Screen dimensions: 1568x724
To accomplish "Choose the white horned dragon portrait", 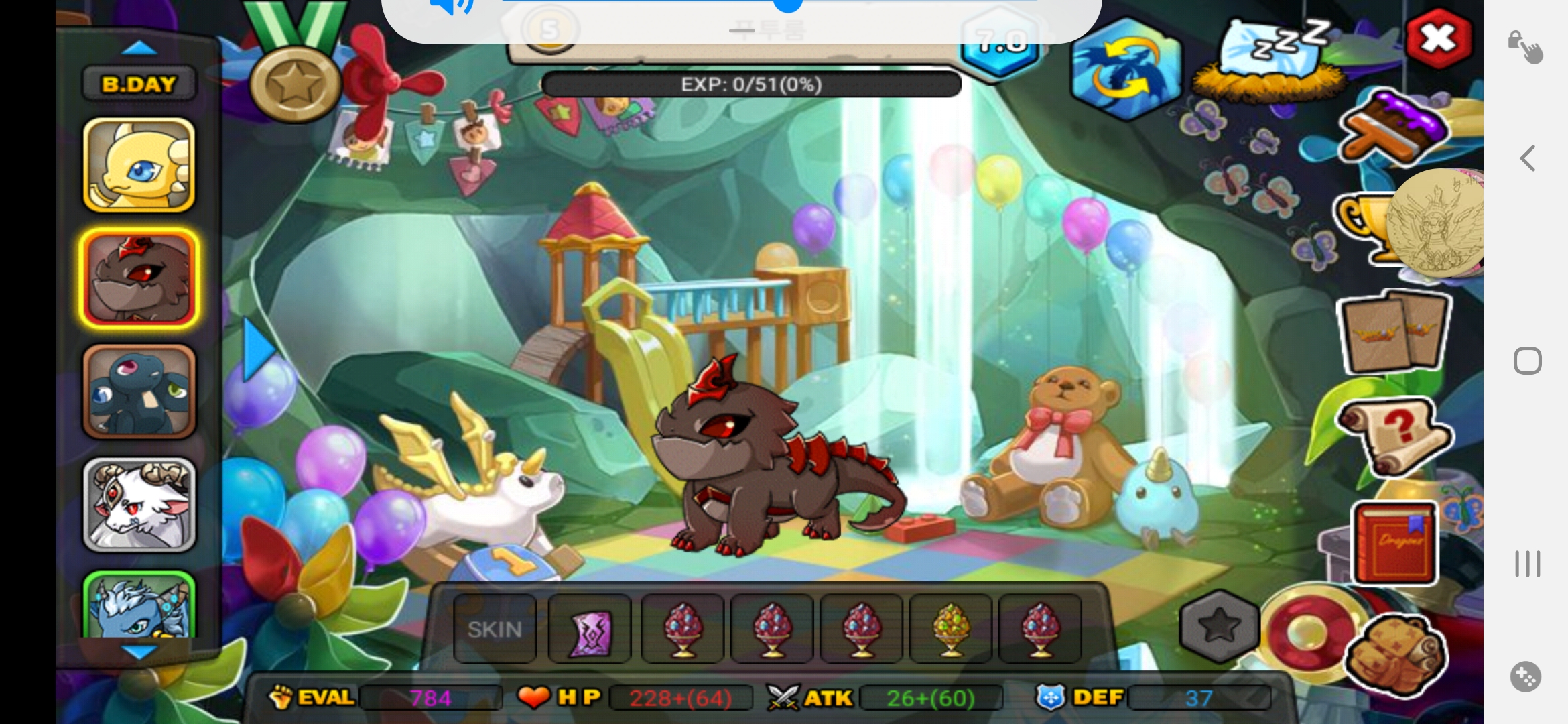I will pos(139,504).
